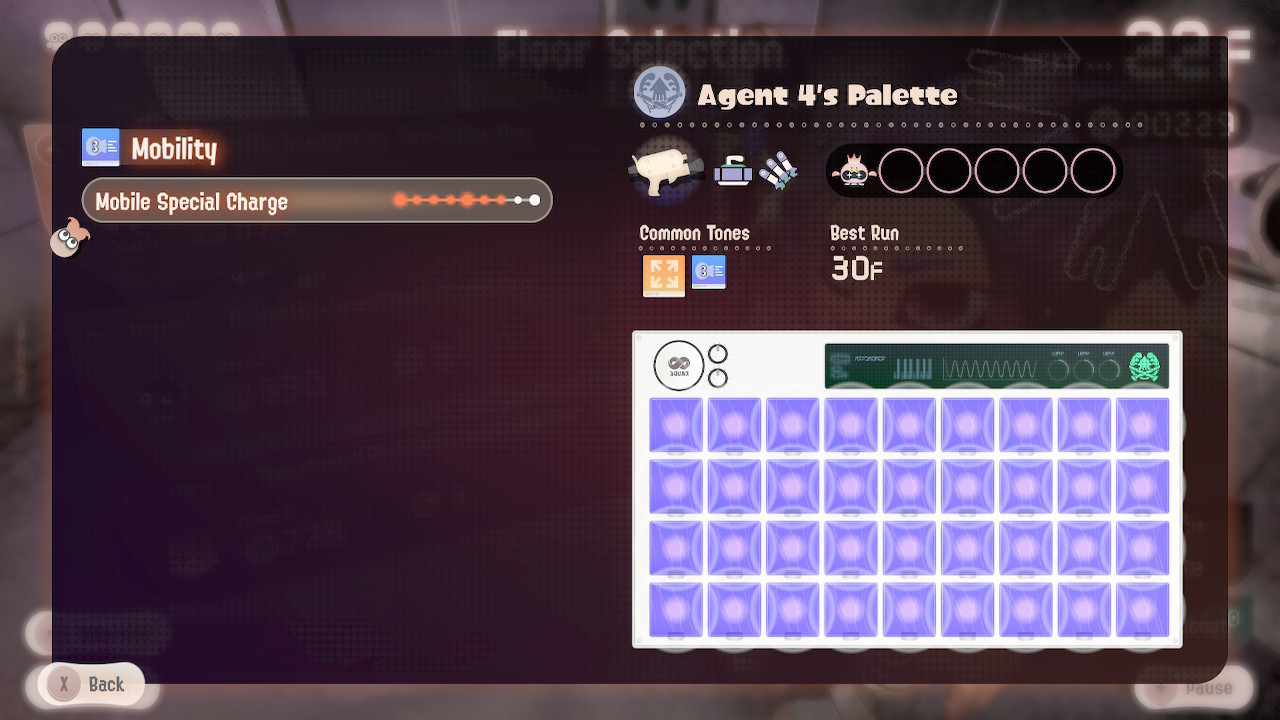
Task: Toggle the lower knob on the palette device
Action: click(718, 379)
